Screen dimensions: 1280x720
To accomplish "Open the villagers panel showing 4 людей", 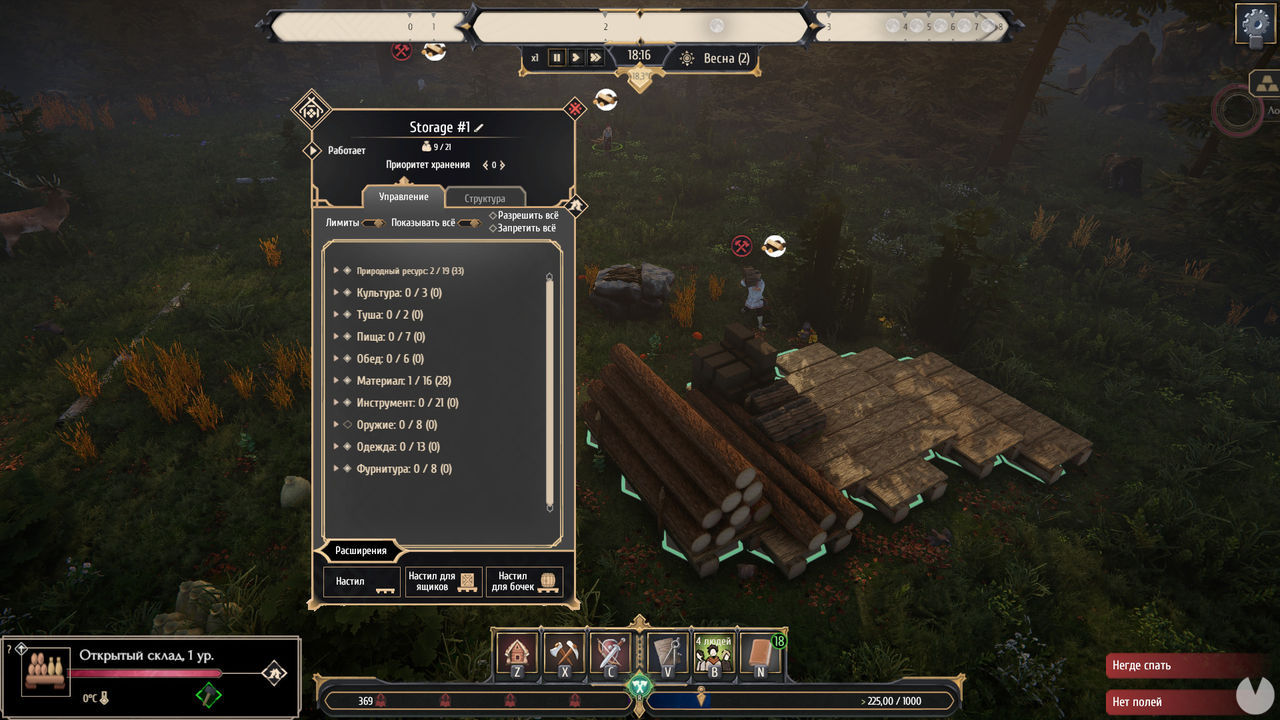I will (713, 652).
